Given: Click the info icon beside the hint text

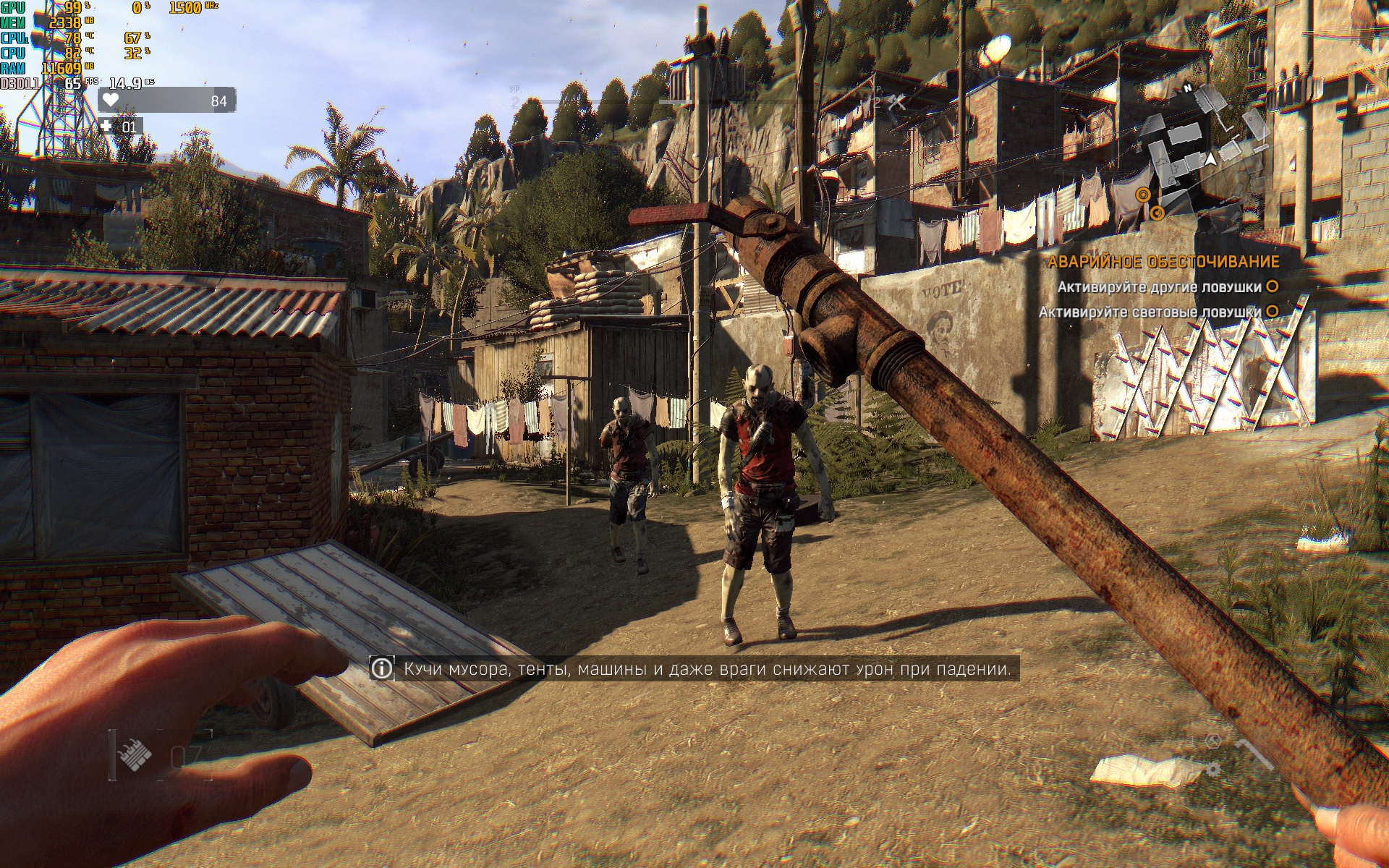Looking at the screenshot, I should 381,668.
